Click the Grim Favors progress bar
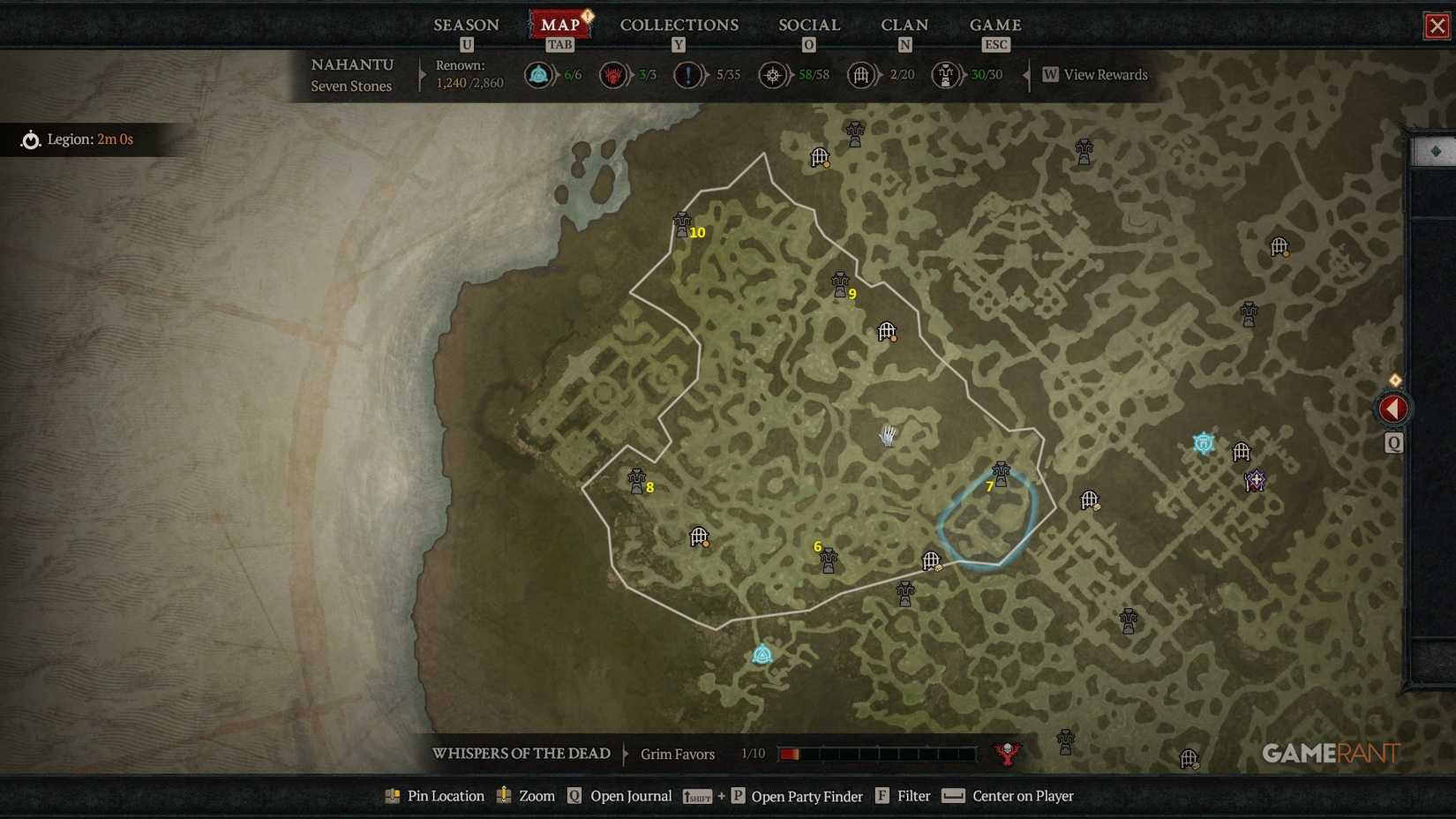 pyautogui.click(x=878, y=754)
